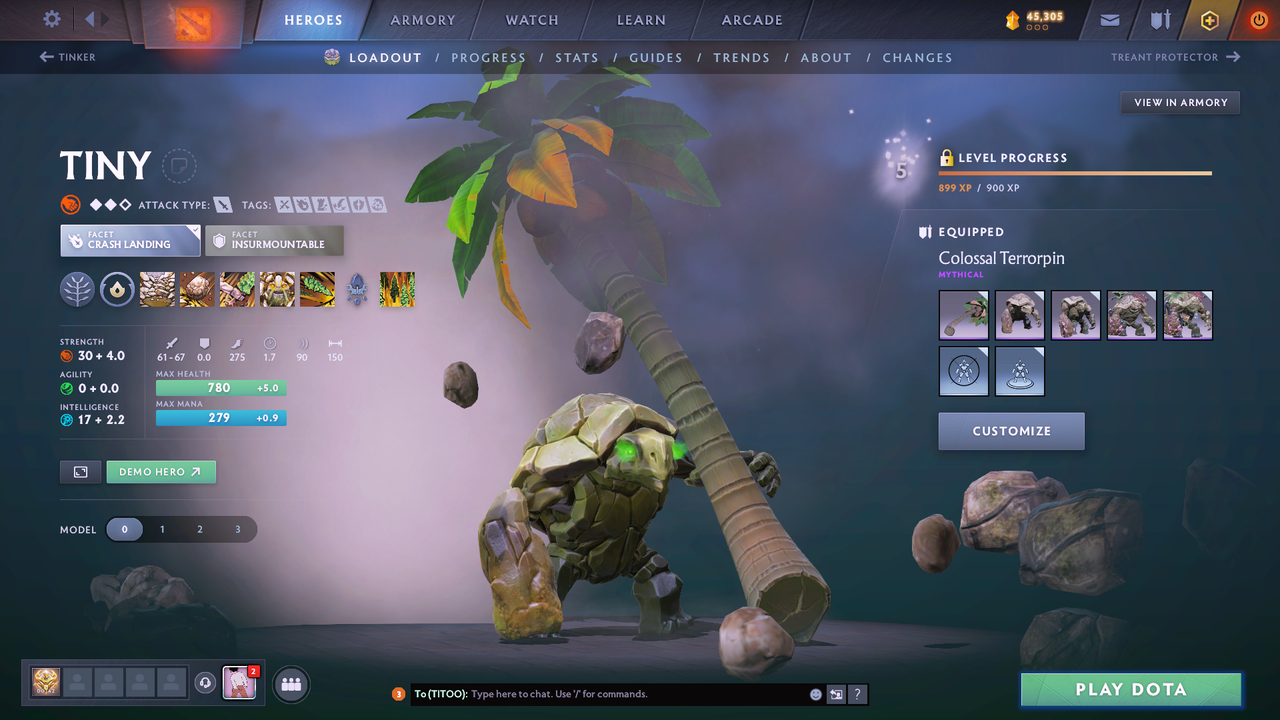Switch to model variant 3

click(238, 530)
